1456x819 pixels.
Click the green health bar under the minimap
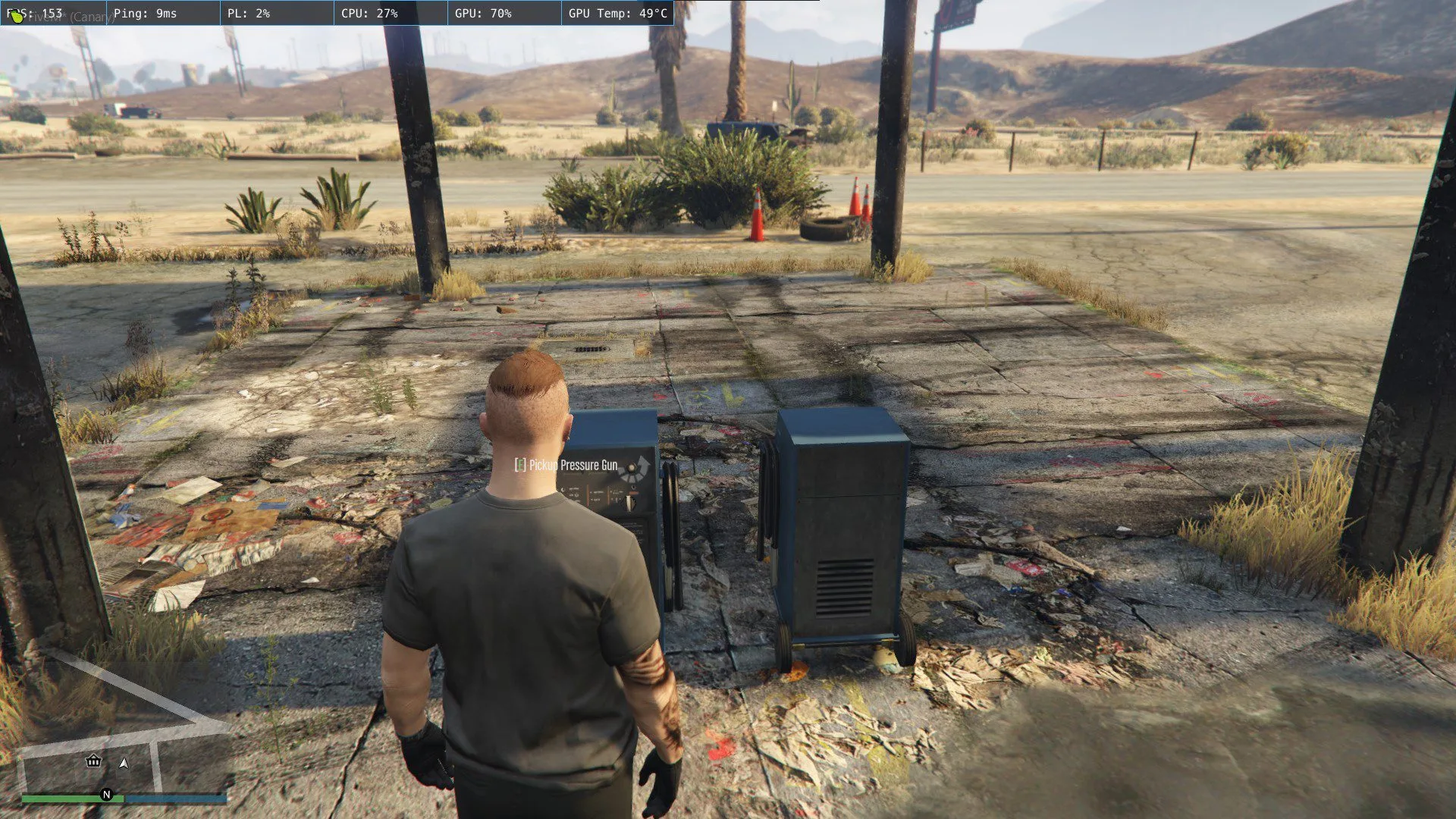(68, 798)
